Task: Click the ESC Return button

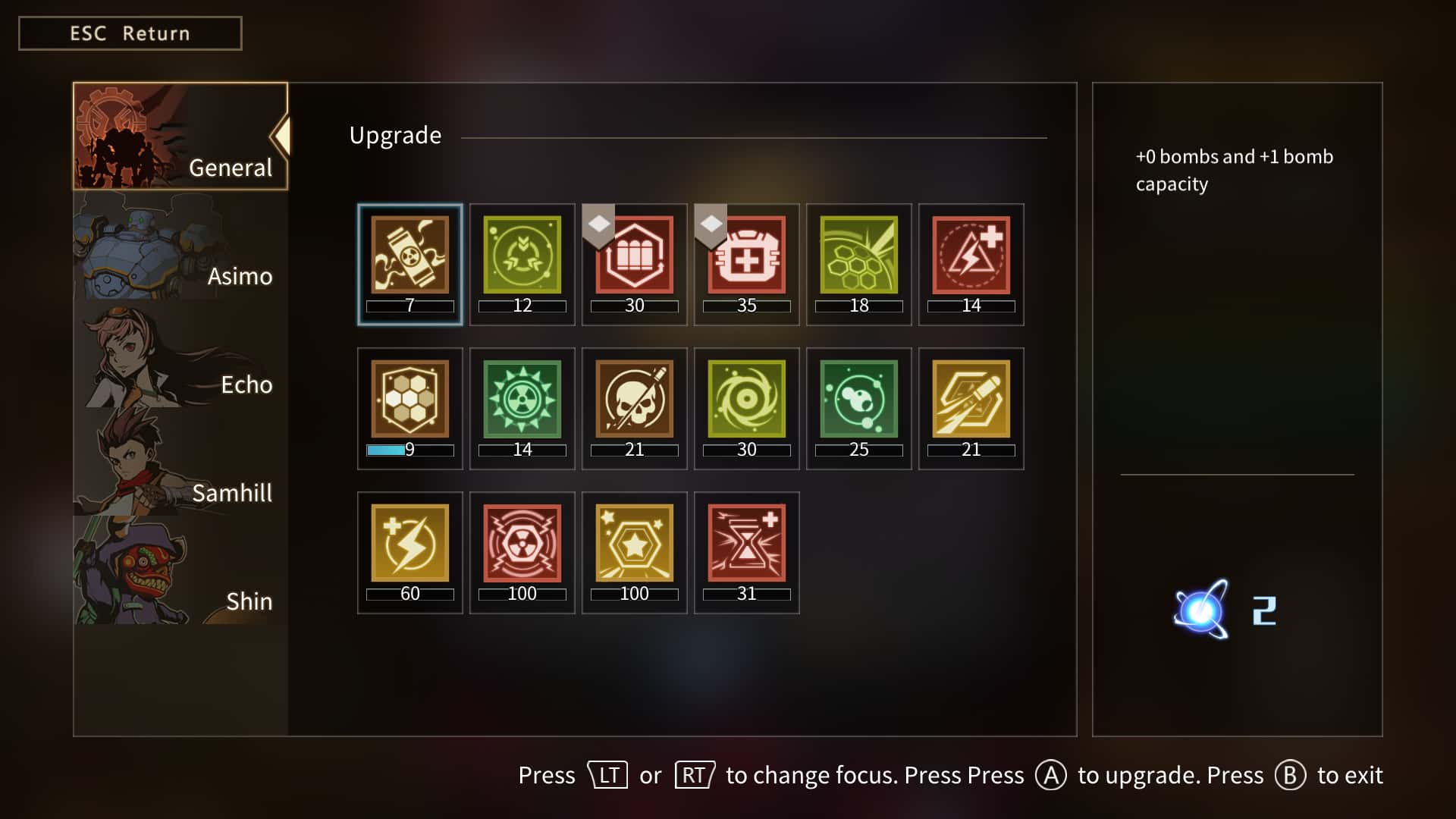Action: click(x=130, y=33)
